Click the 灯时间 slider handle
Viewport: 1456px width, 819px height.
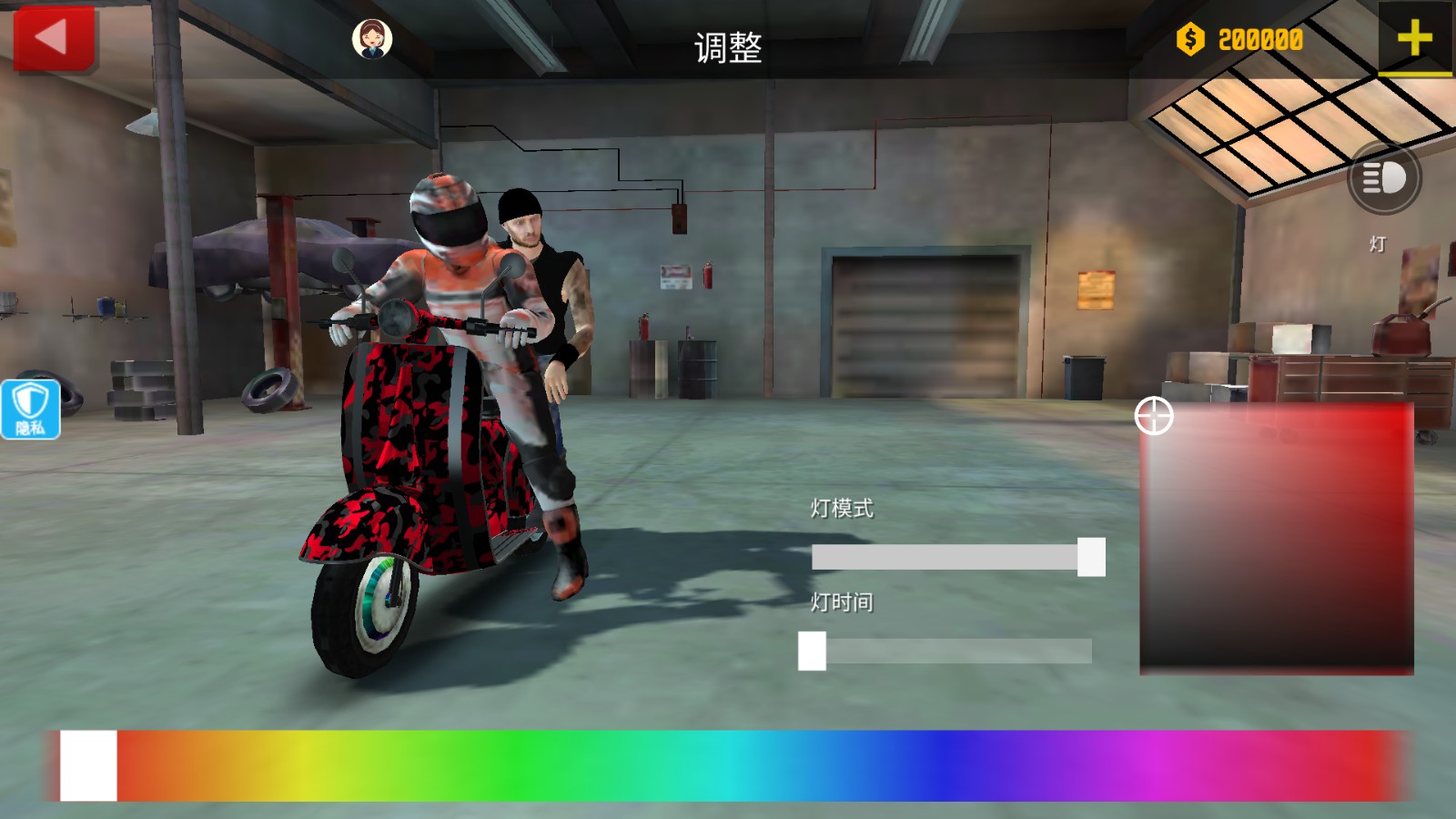click(x=813, y=649)
